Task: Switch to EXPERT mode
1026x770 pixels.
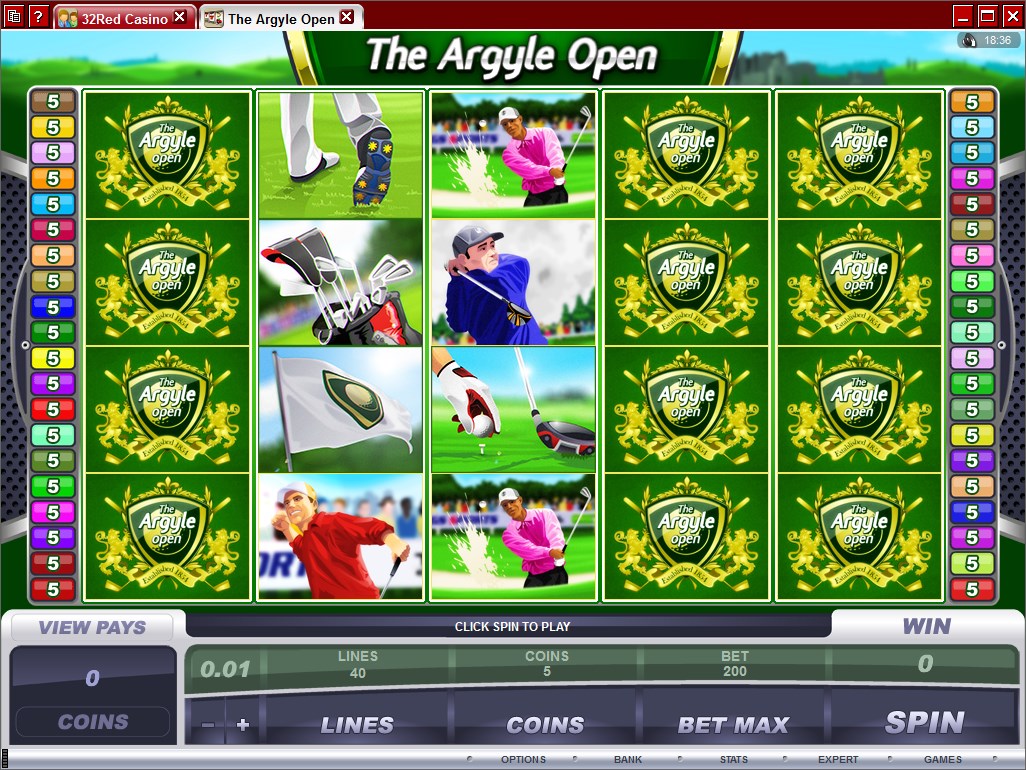Action: pos(838,760)
